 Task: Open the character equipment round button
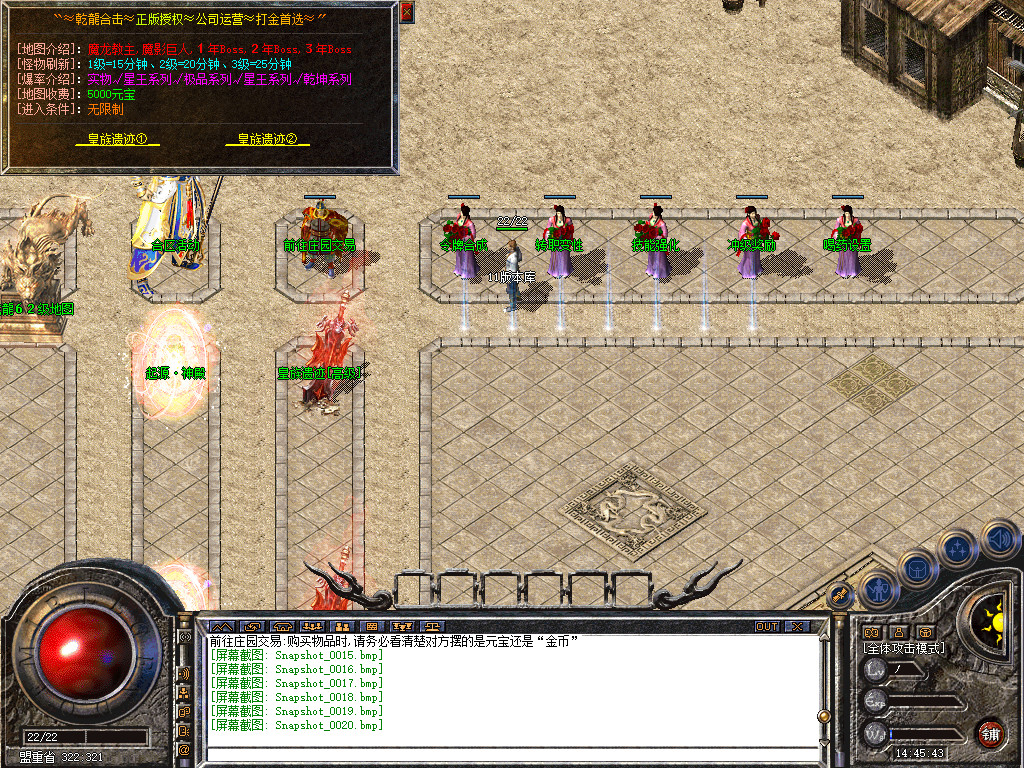click(x=878, y=589)
